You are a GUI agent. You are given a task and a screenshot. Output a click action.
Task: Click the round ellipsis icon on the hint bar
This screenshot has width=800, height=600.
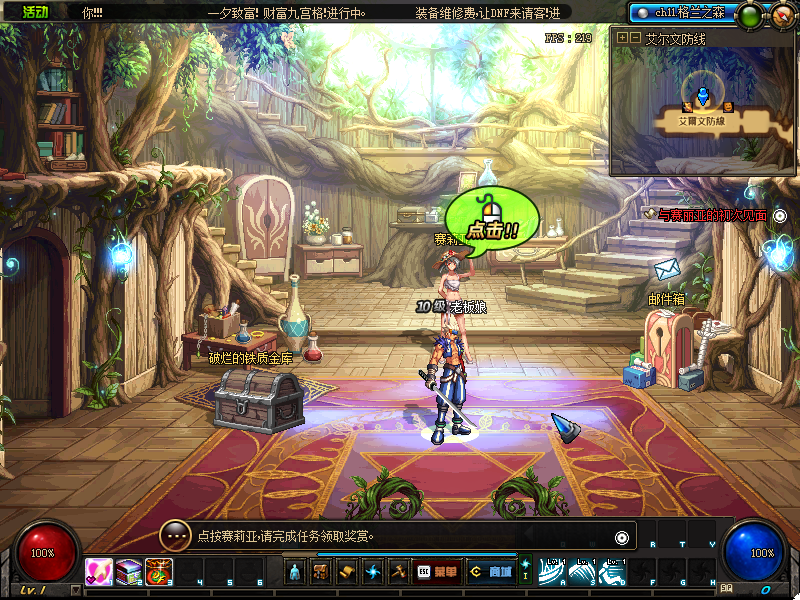point(175,536)
